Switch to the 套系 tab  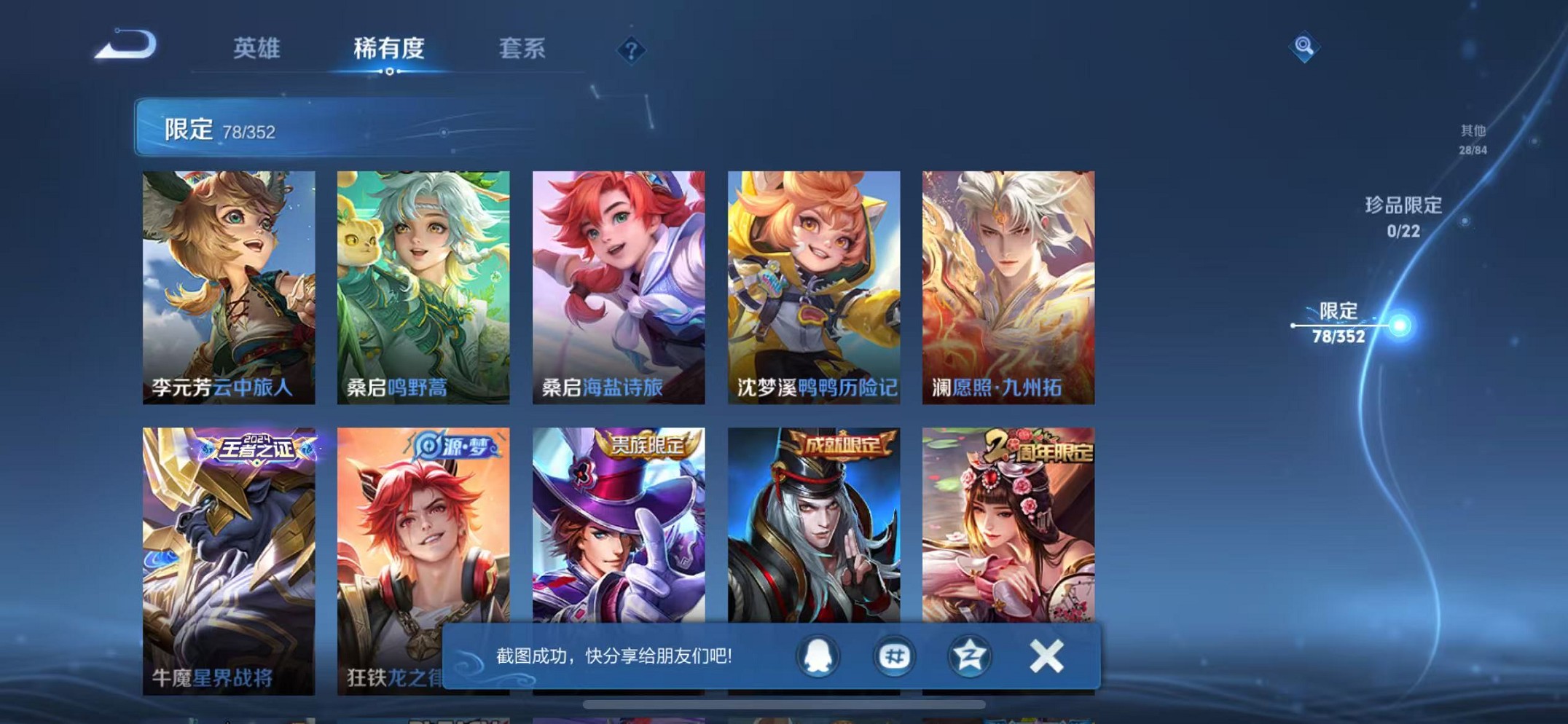coord(522,48)
